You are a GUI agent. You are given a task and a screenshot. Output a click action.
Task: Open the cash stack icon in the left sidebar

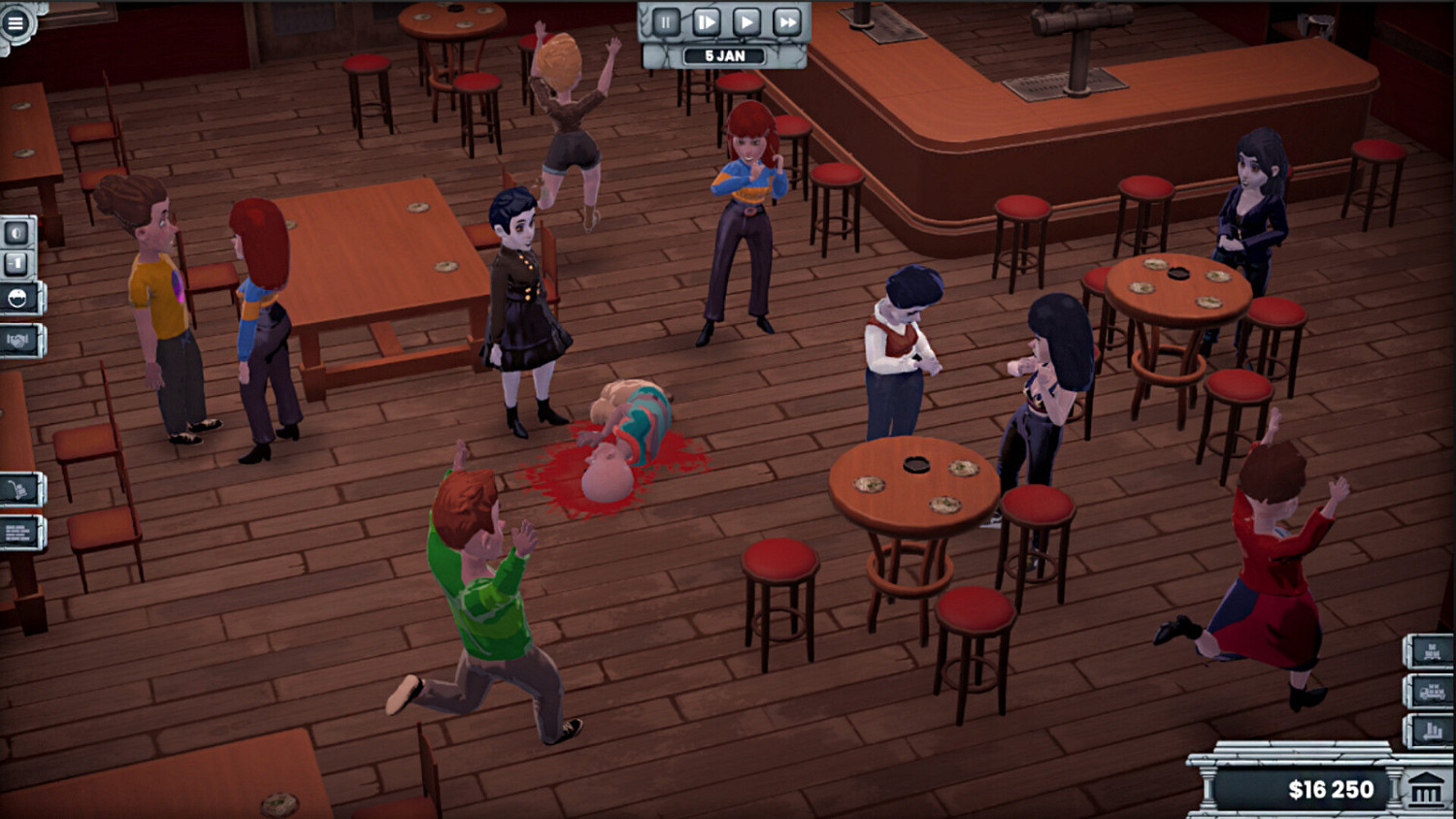tap(17, 531)
